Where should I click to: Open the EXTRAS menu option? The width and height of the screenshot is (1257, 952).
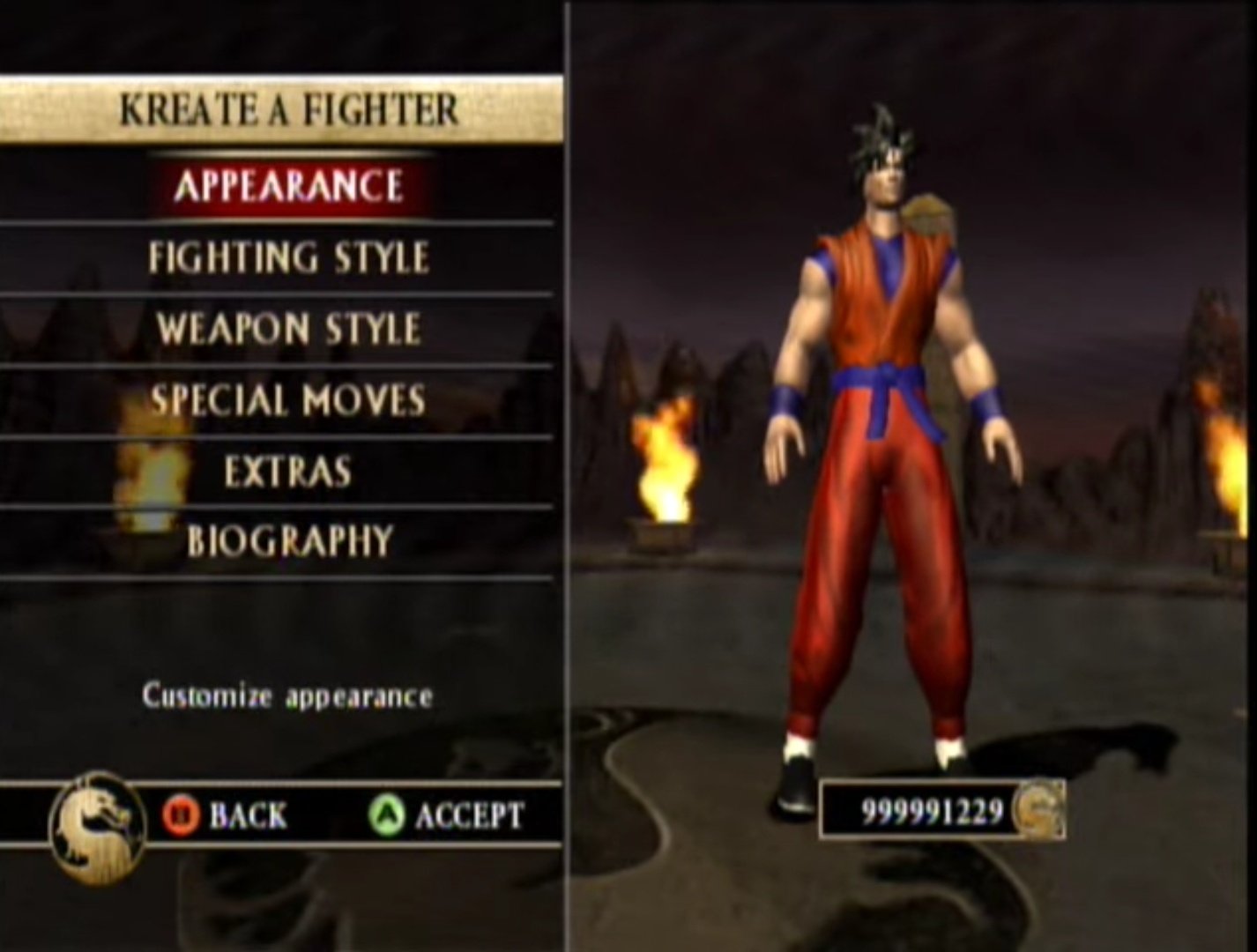click(291, 471)
